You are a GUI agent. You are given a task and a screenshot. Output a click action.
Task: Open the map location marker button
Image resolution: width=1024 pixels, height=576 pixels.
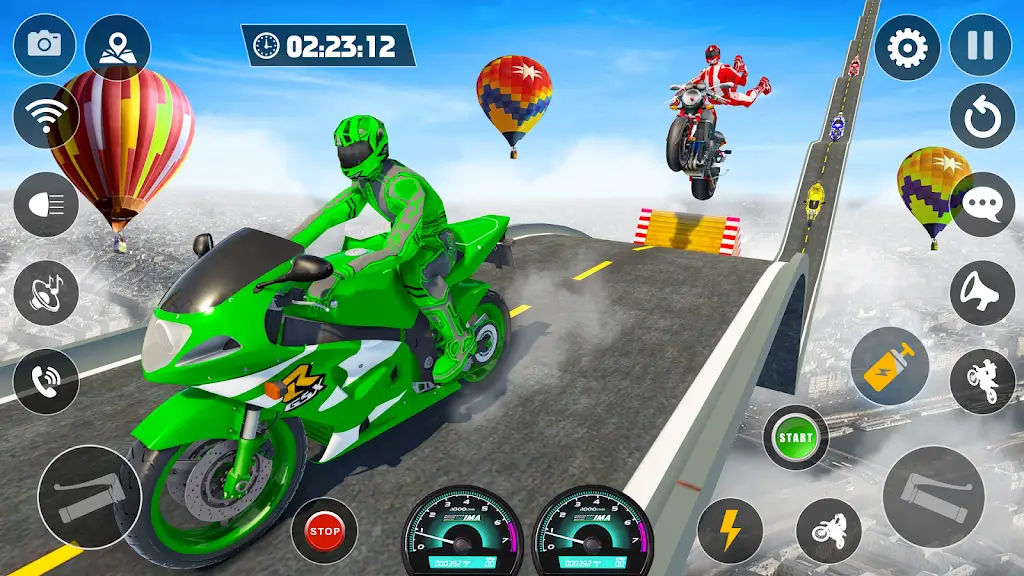tap(117, 47)
